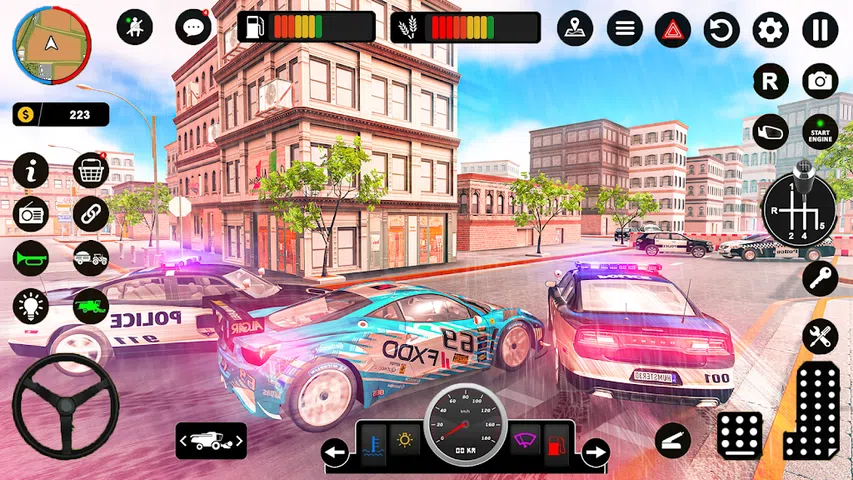The height and width of the screenshot is (480, 853).
Task: Open the info button
Action: 31,170
